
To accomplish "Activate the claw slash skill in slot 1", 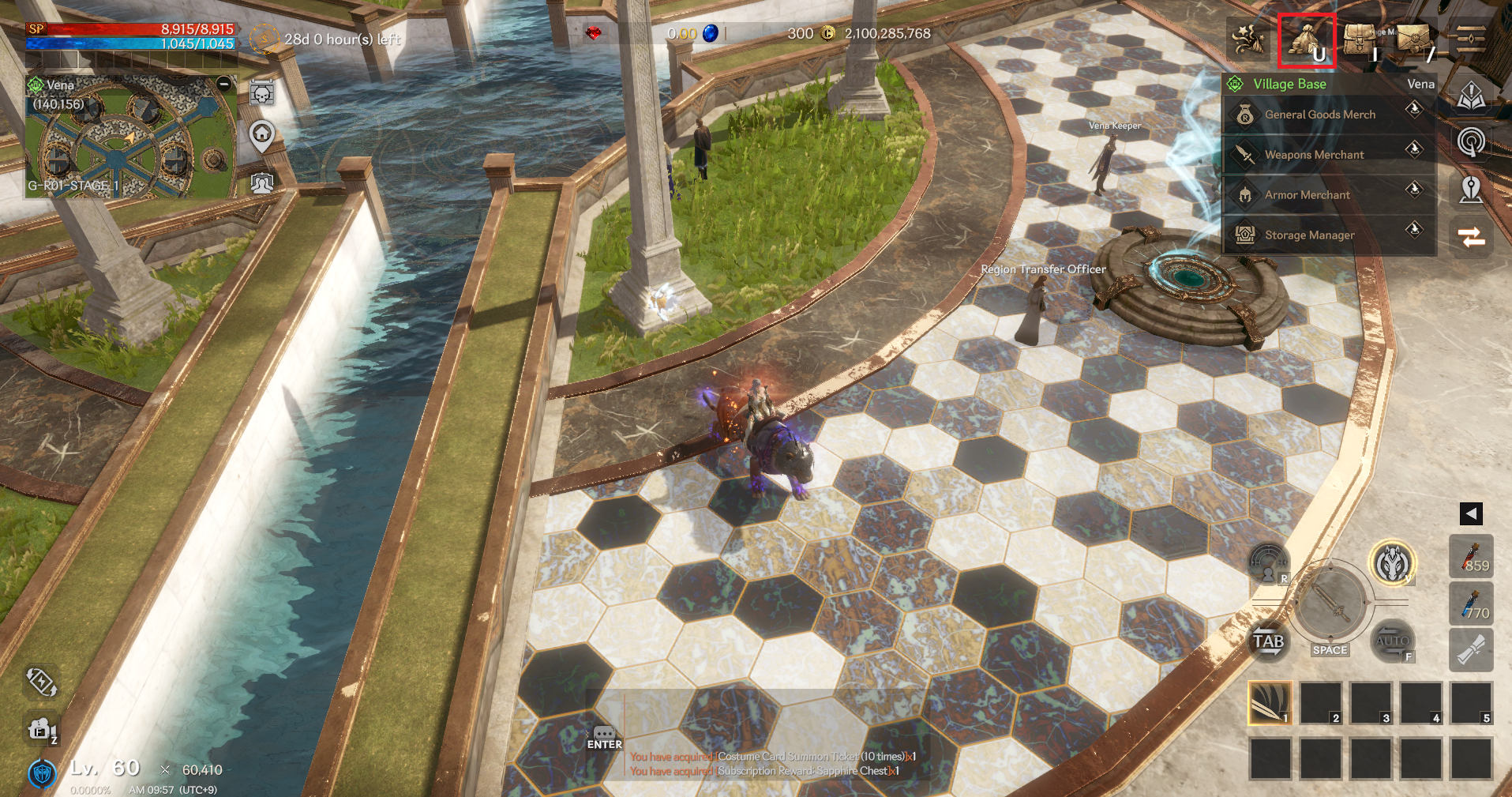I will click(1270, 703).
